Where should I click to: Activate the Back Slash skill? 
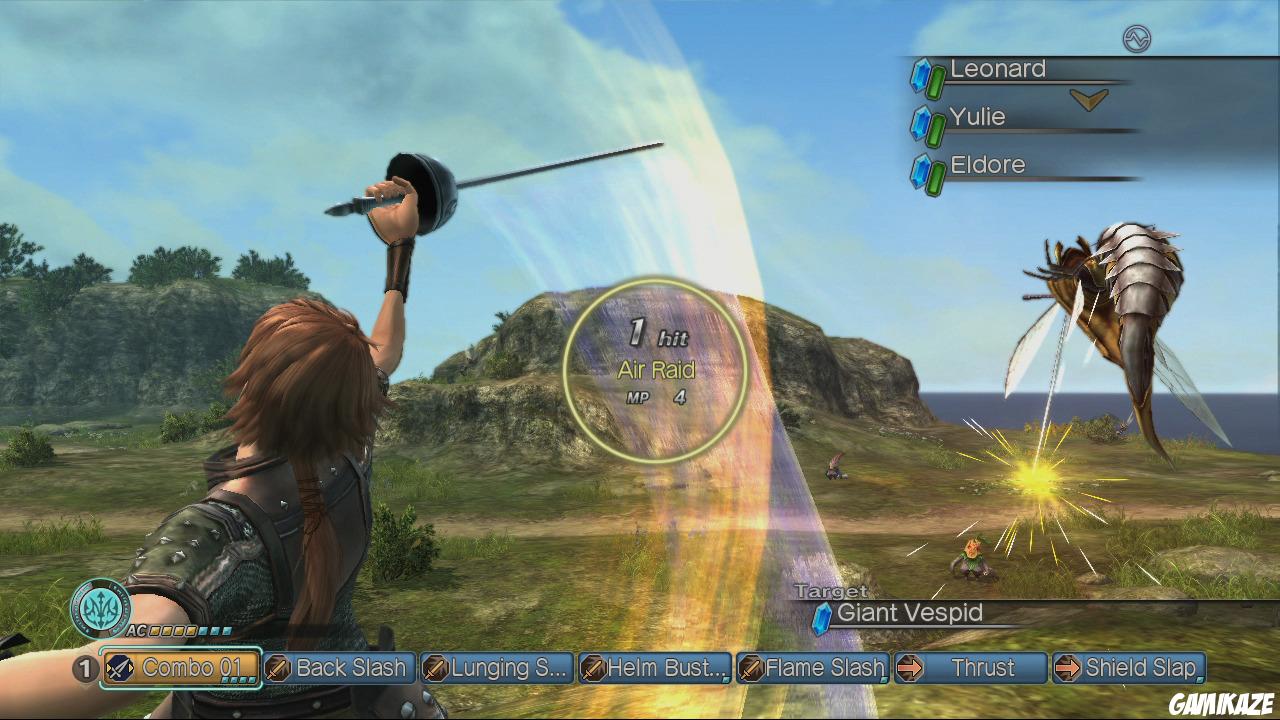click(x=340, y=668)
